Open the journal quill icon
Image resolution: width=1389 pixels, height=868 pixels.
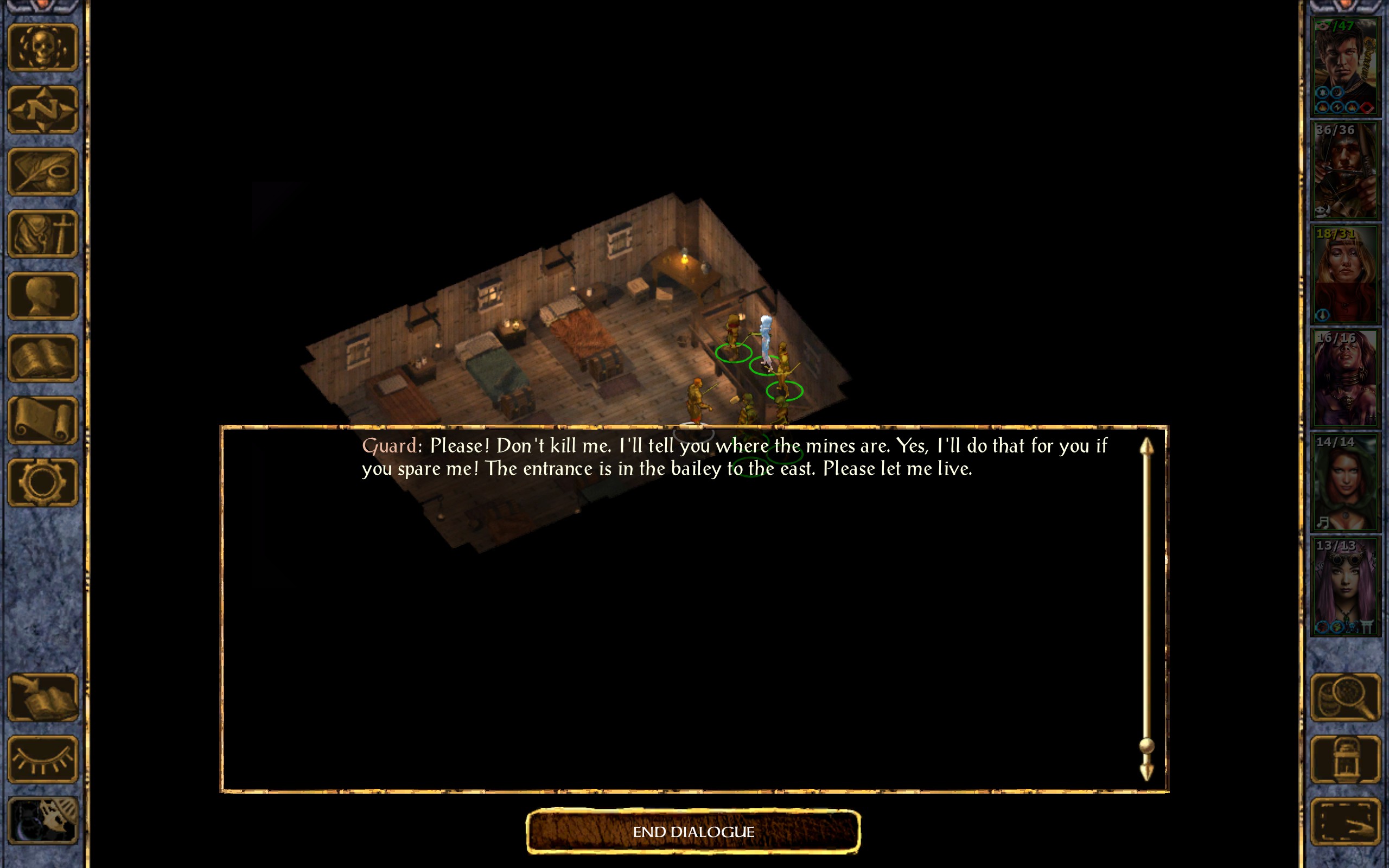(43, 171)
